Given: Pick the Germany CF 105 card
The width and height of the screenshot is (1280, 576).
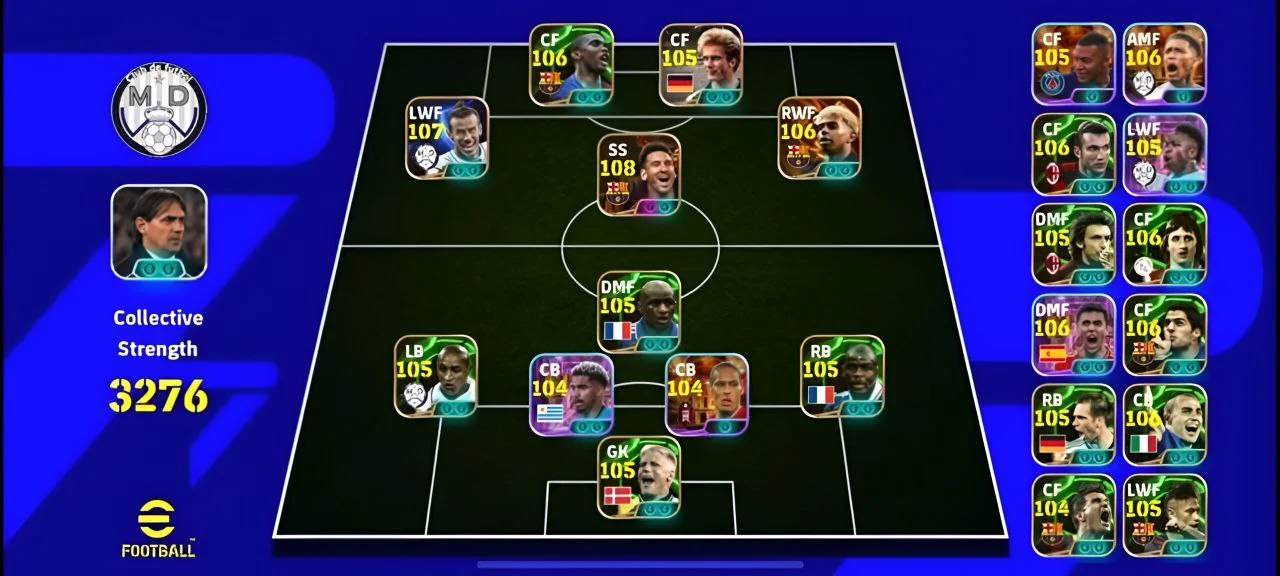Looking at the screenshot, I should pos(701,65).
